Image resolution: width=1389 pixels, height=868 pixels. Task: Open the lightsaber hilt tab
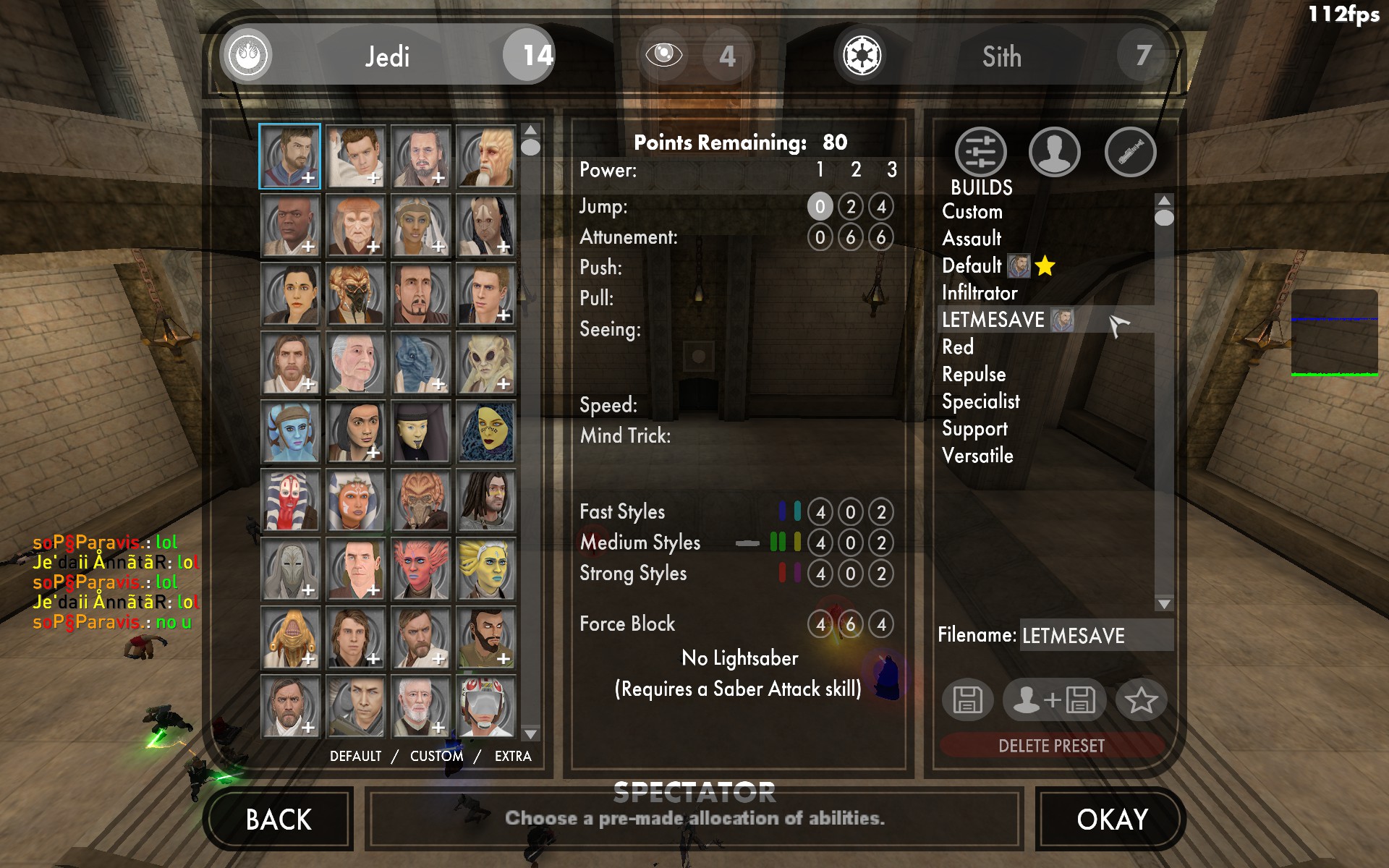(x=1130, y=153)
